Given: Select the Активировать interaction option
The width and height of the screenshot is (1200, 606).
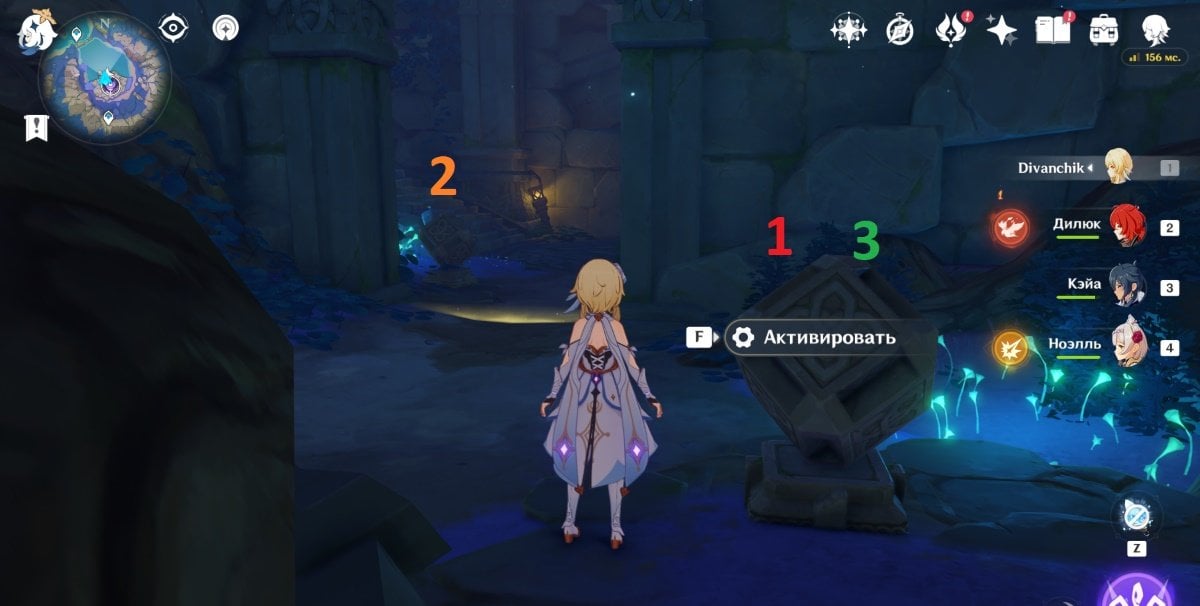Looking at the screenshot, I should coord(829,338).
